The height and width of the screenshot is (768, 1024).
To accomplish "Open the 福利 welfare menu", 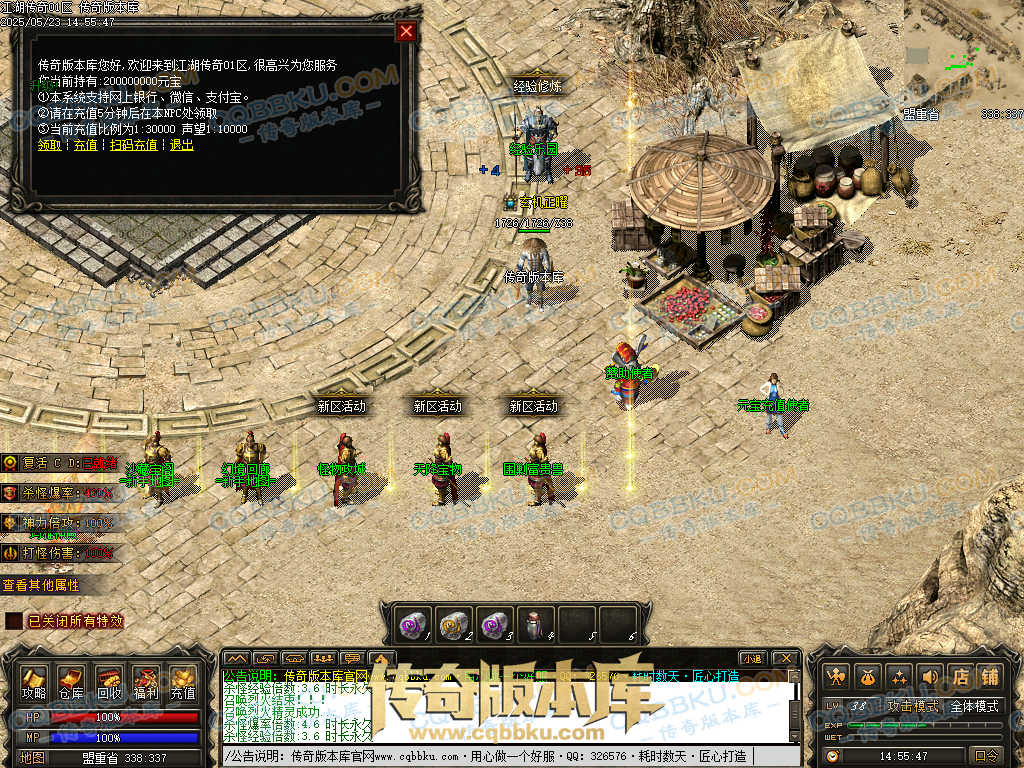I will click(x=146, y=683).
